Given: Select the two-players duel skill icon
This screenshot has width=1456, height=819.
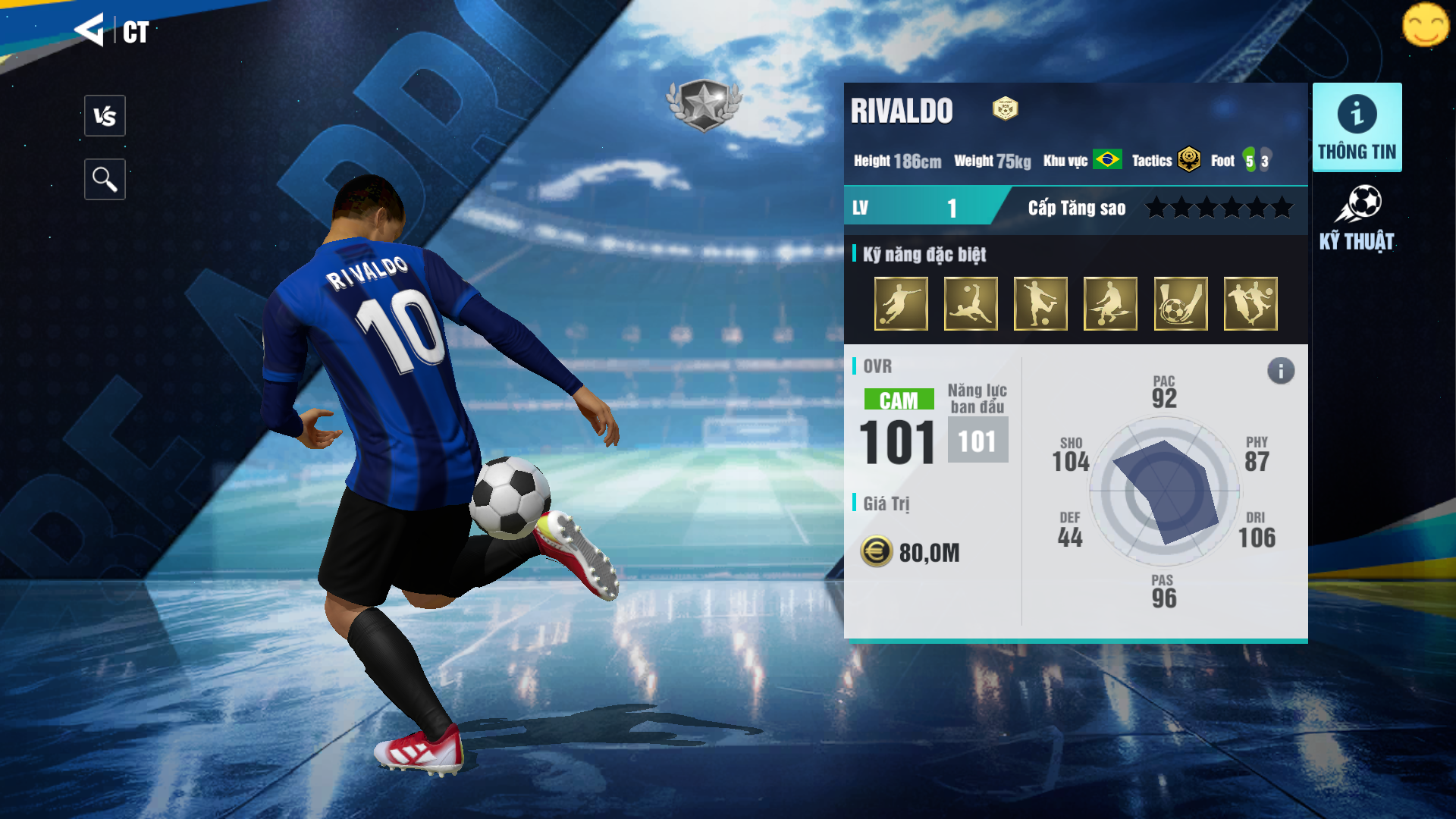Looking at the screenshot, I should [1250, 304].
